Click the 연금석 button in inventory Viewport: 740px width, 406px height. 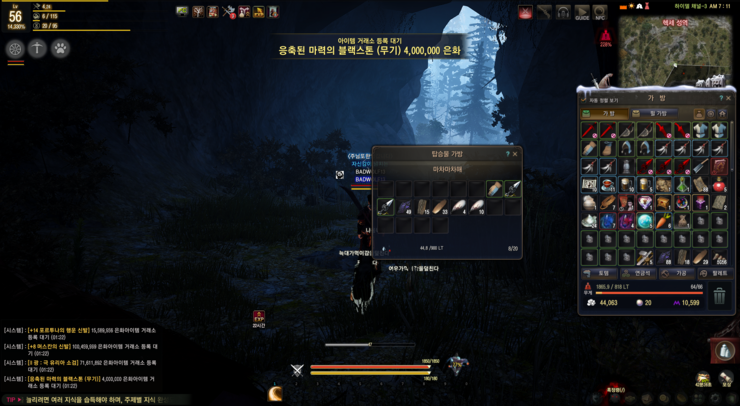pos(642,273)
